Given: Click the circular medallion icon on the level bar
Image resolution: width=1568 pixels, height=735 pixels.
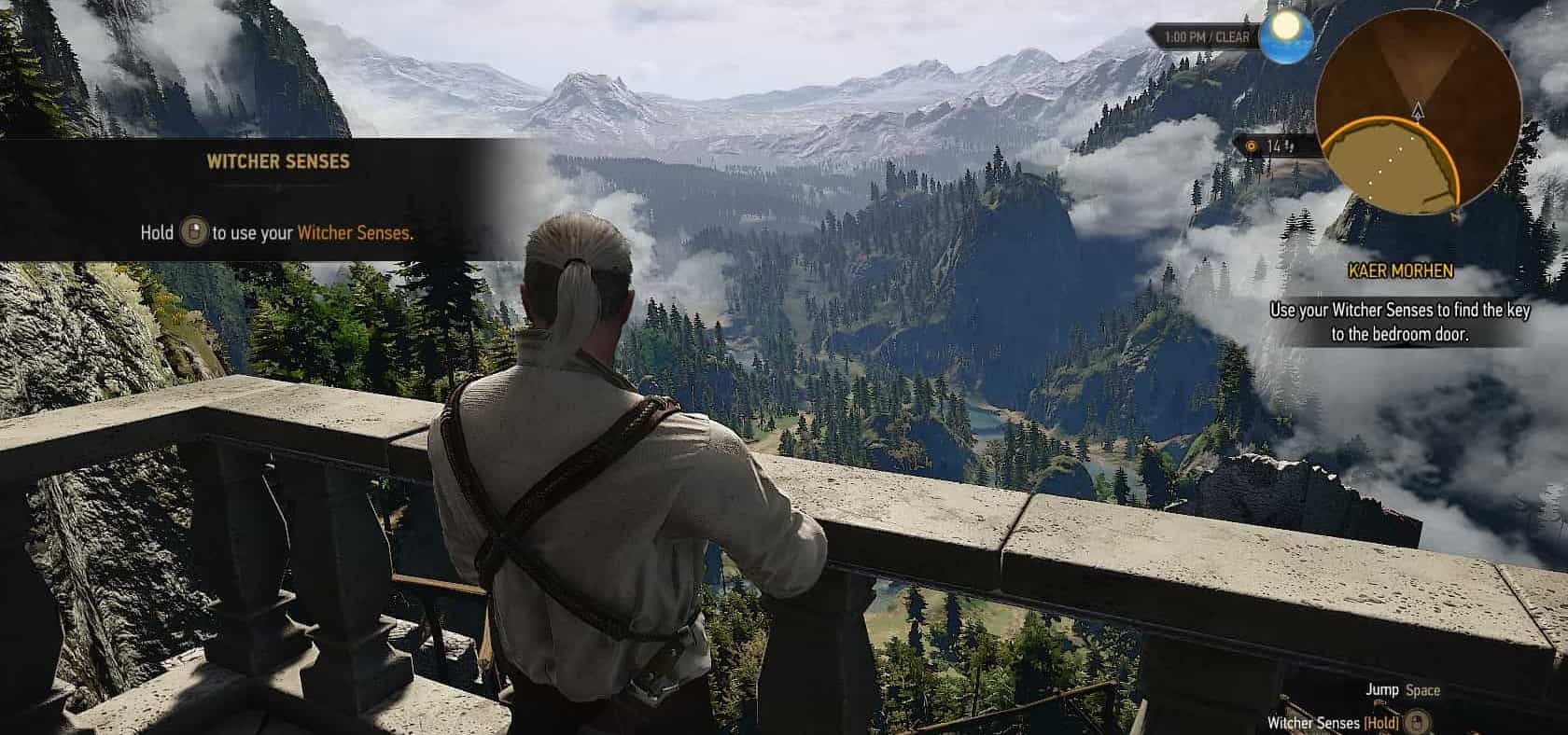Looking at the screenshot, I should [x=1251, y=146].
